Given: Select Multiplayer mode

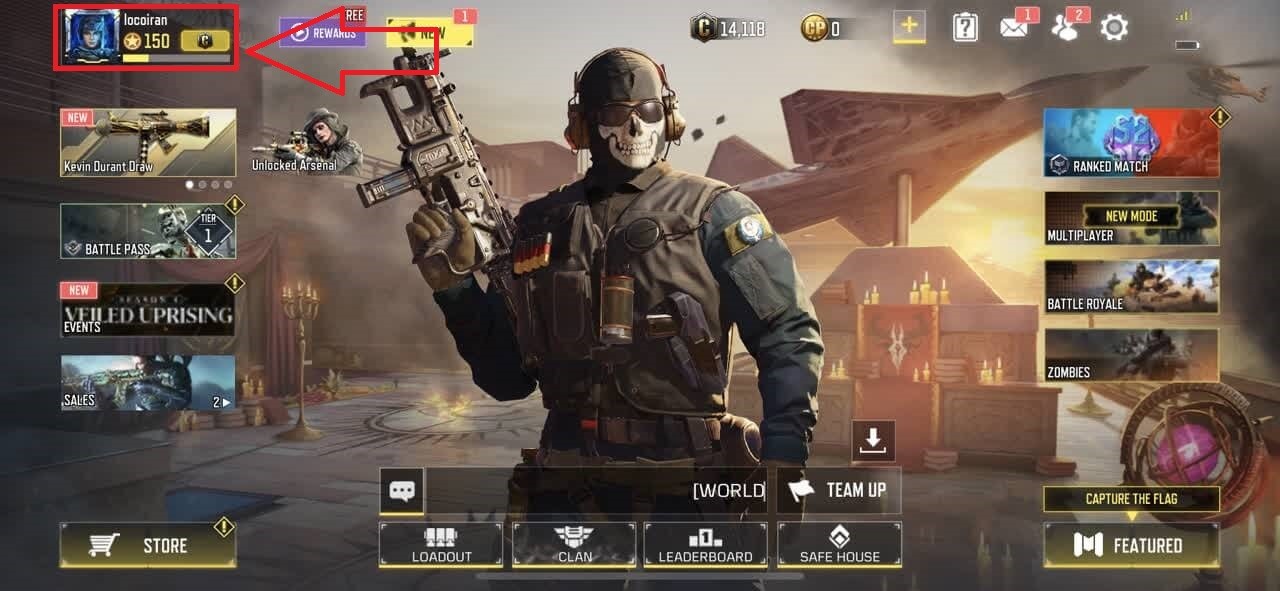Looking at the screenshot, I should tap(1131, 219).
